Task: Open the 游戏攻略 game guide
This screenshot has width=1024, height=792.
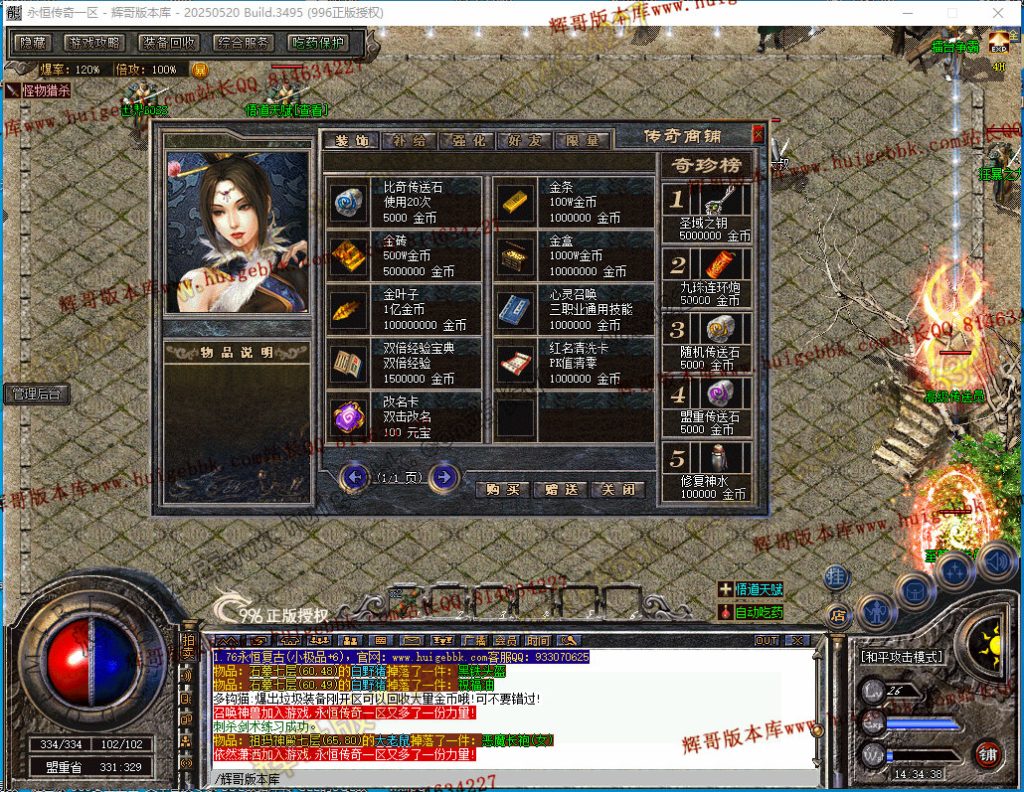Action: click(x=96, y=43)
